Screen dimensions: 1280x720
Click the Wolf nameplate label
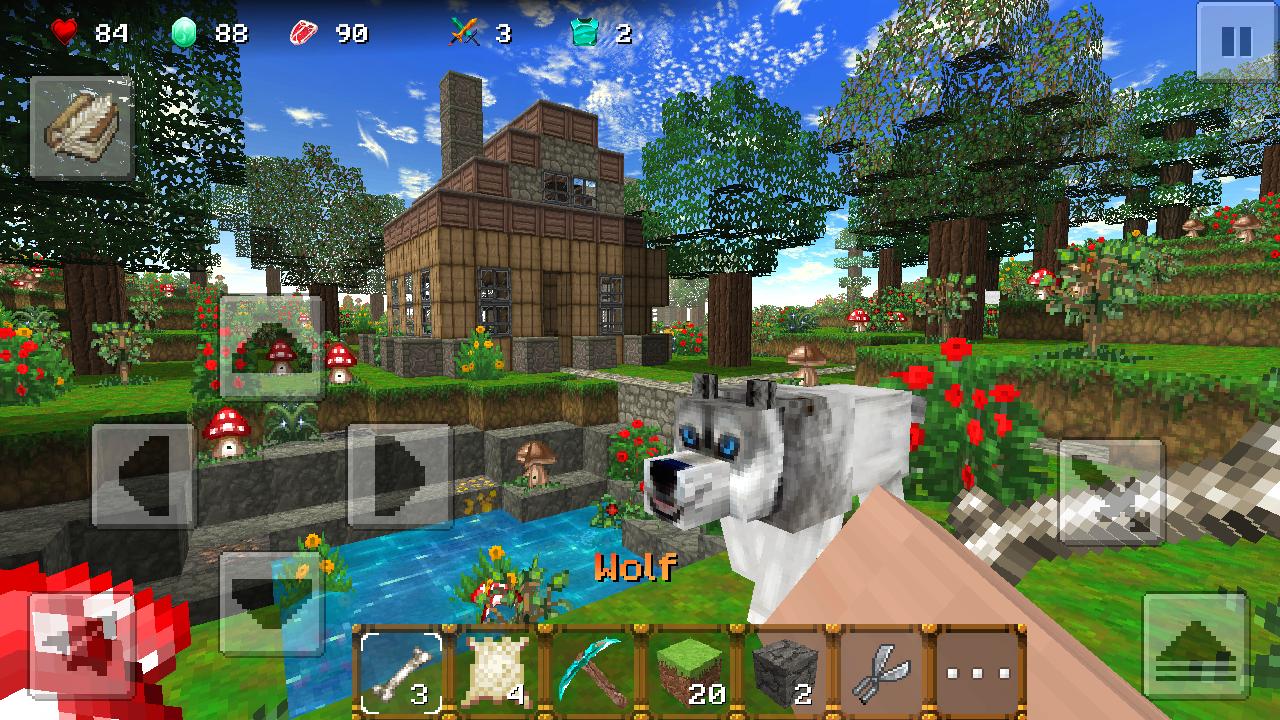click(637, 568)
